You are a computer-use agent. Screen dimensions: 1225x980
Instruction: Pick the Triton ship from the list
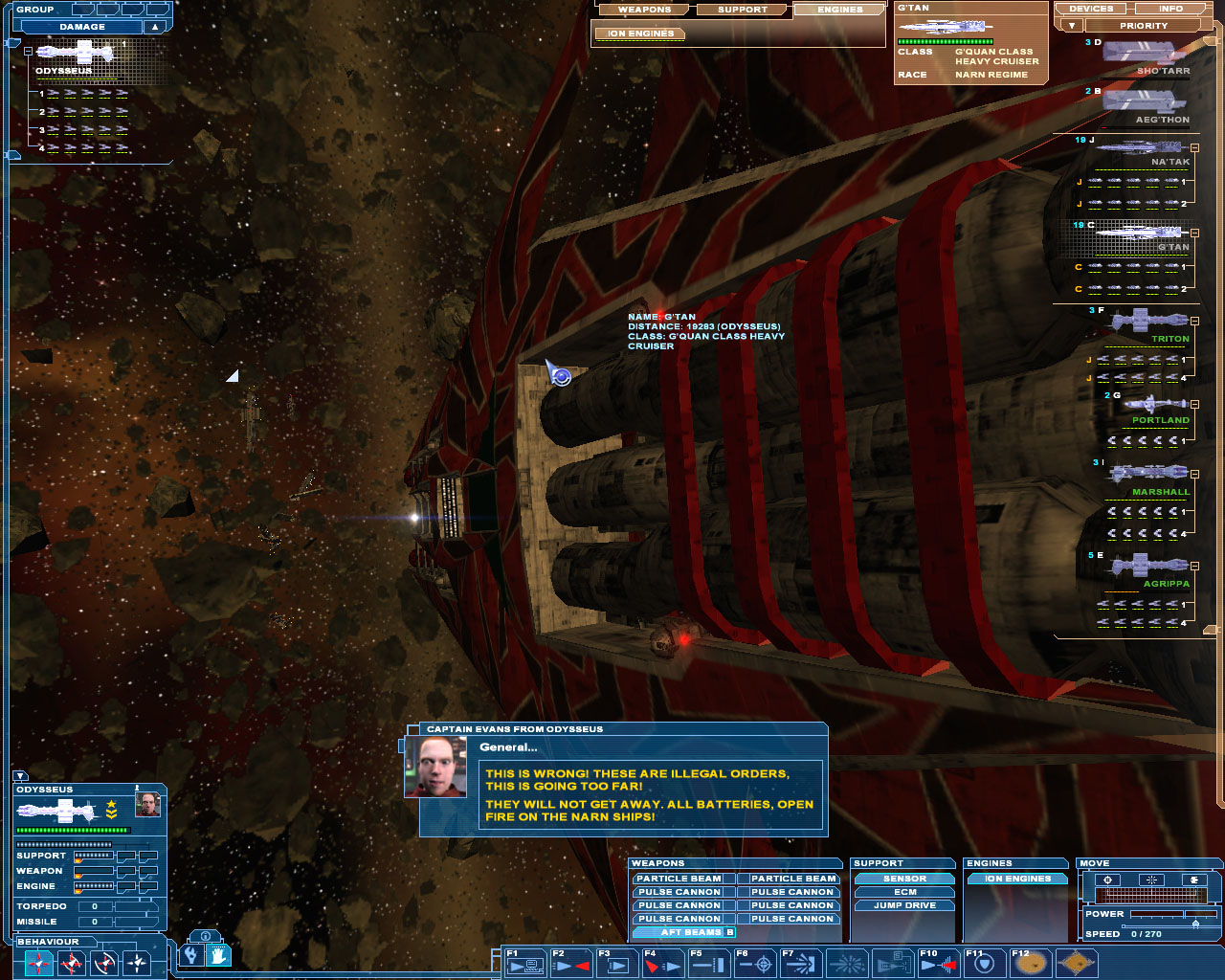[x=1147, y=324]
